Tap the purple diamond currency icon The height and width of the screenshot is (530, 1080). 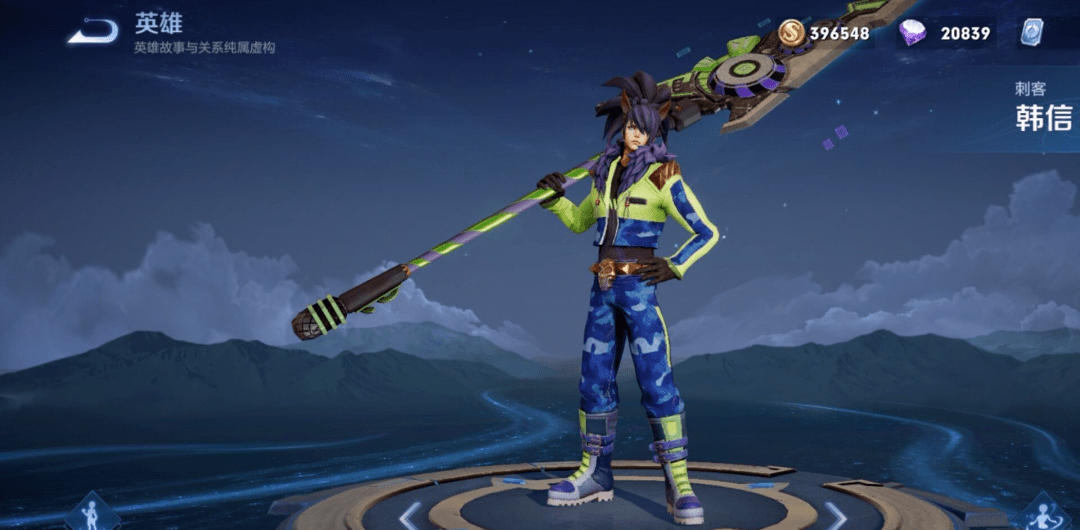(911, 33)
